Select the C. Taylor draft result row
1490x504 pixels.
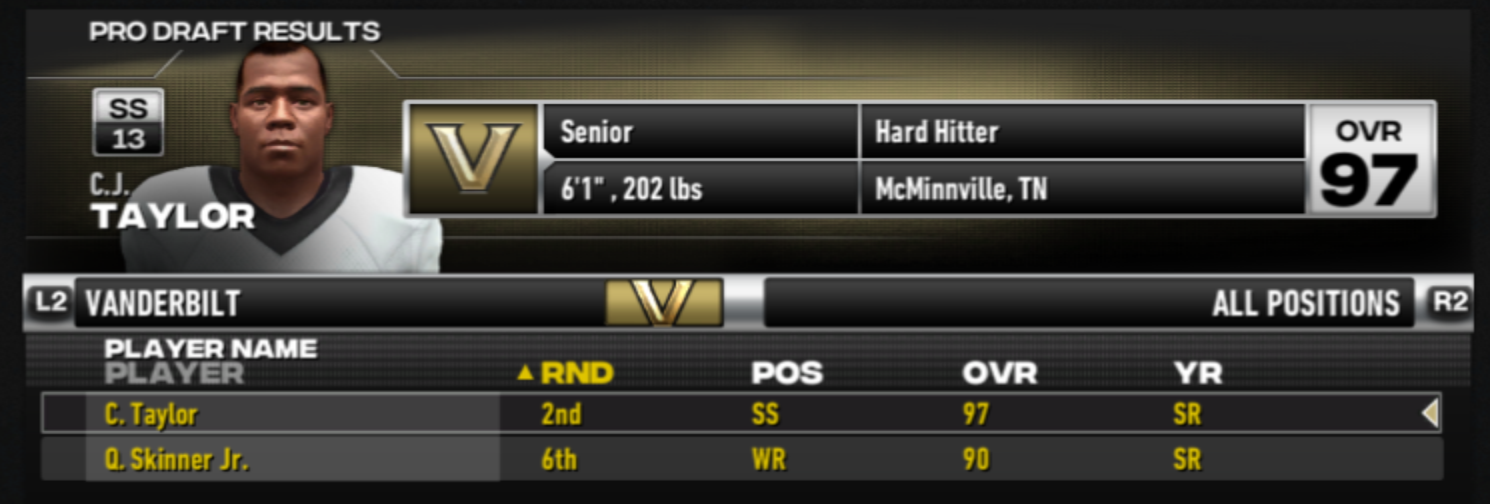(740, 413)
